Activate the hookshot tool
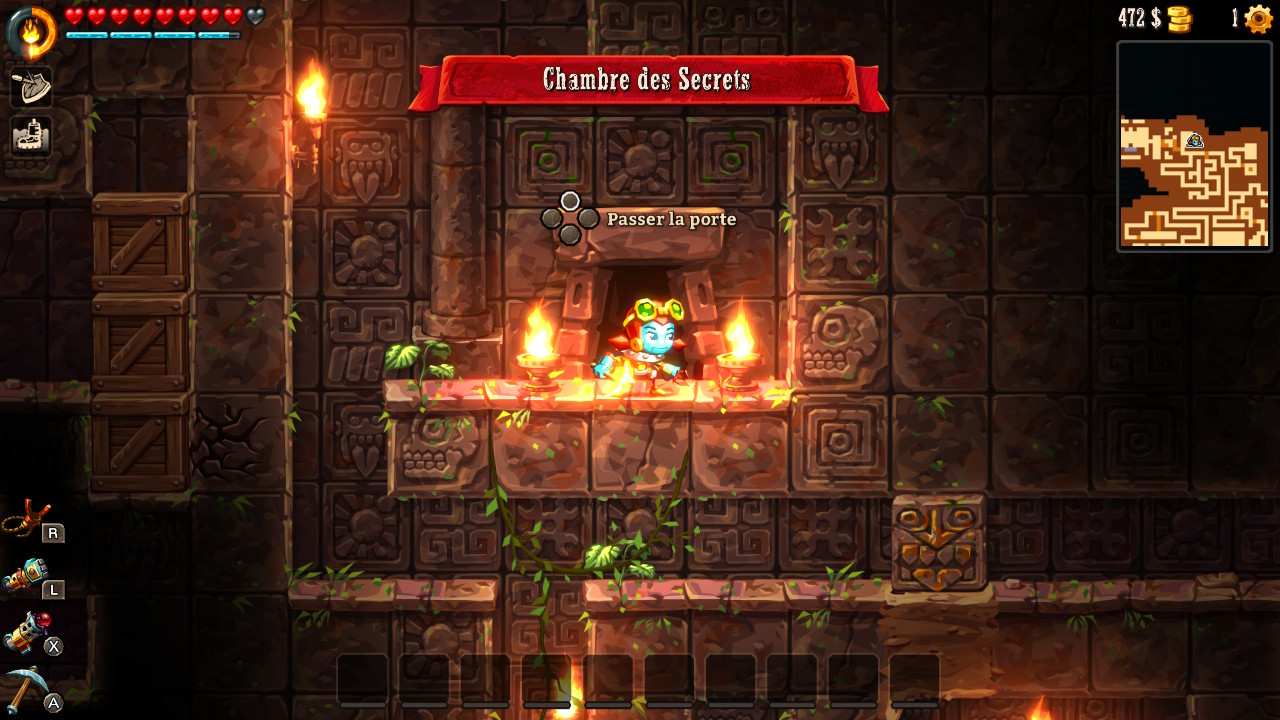The width and height of the screenshot is (1280, 720). pos(27,520)
